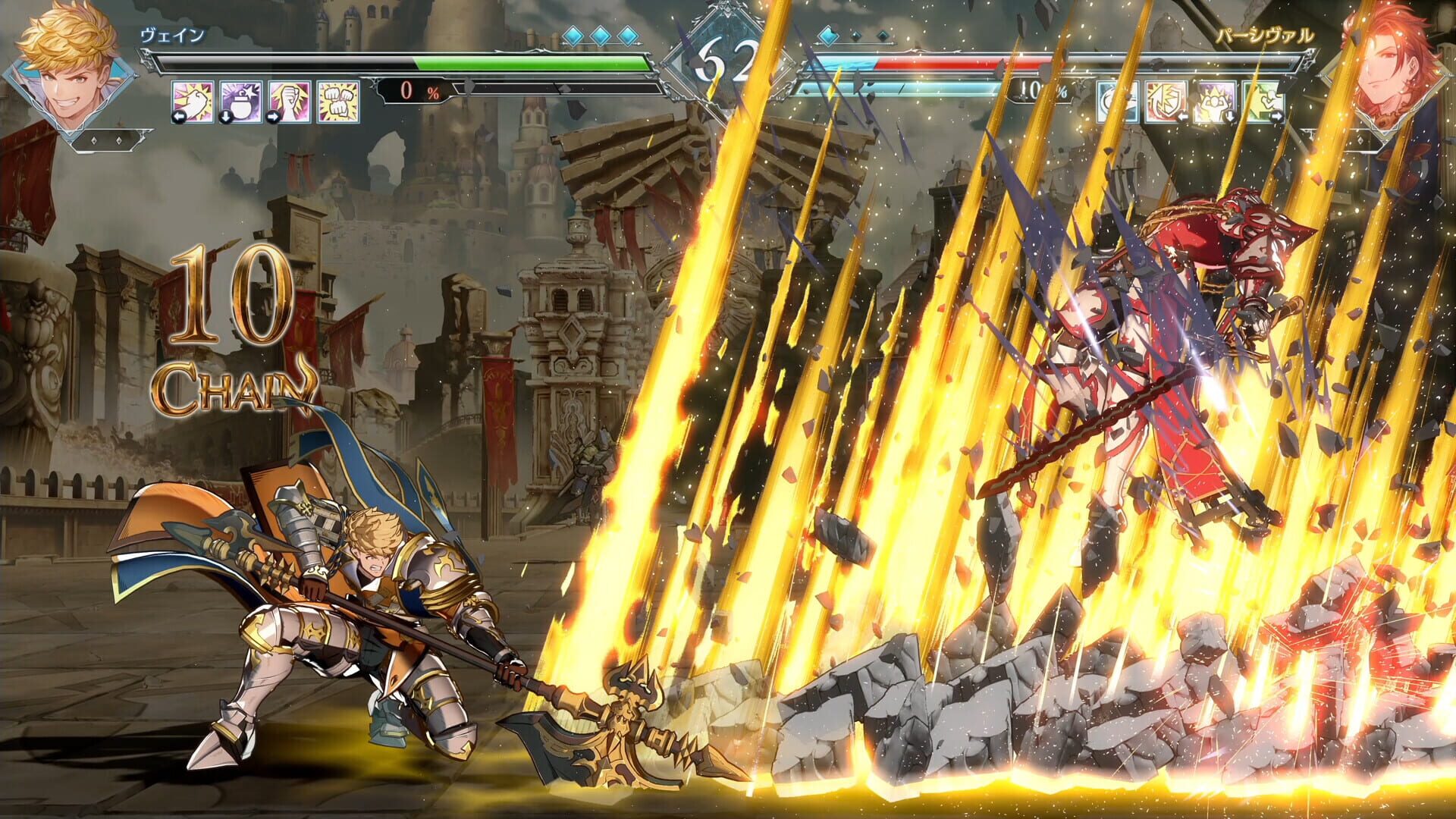
Task: Select the rising uppercut skill icon
Action: tap(286, 102)
